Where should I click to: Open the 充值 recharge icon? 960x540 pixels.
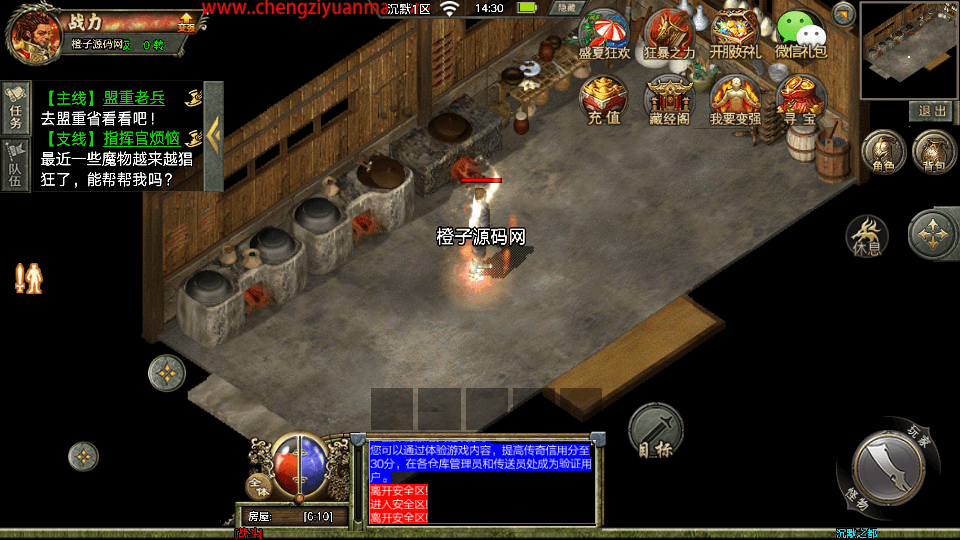point(604,99)
